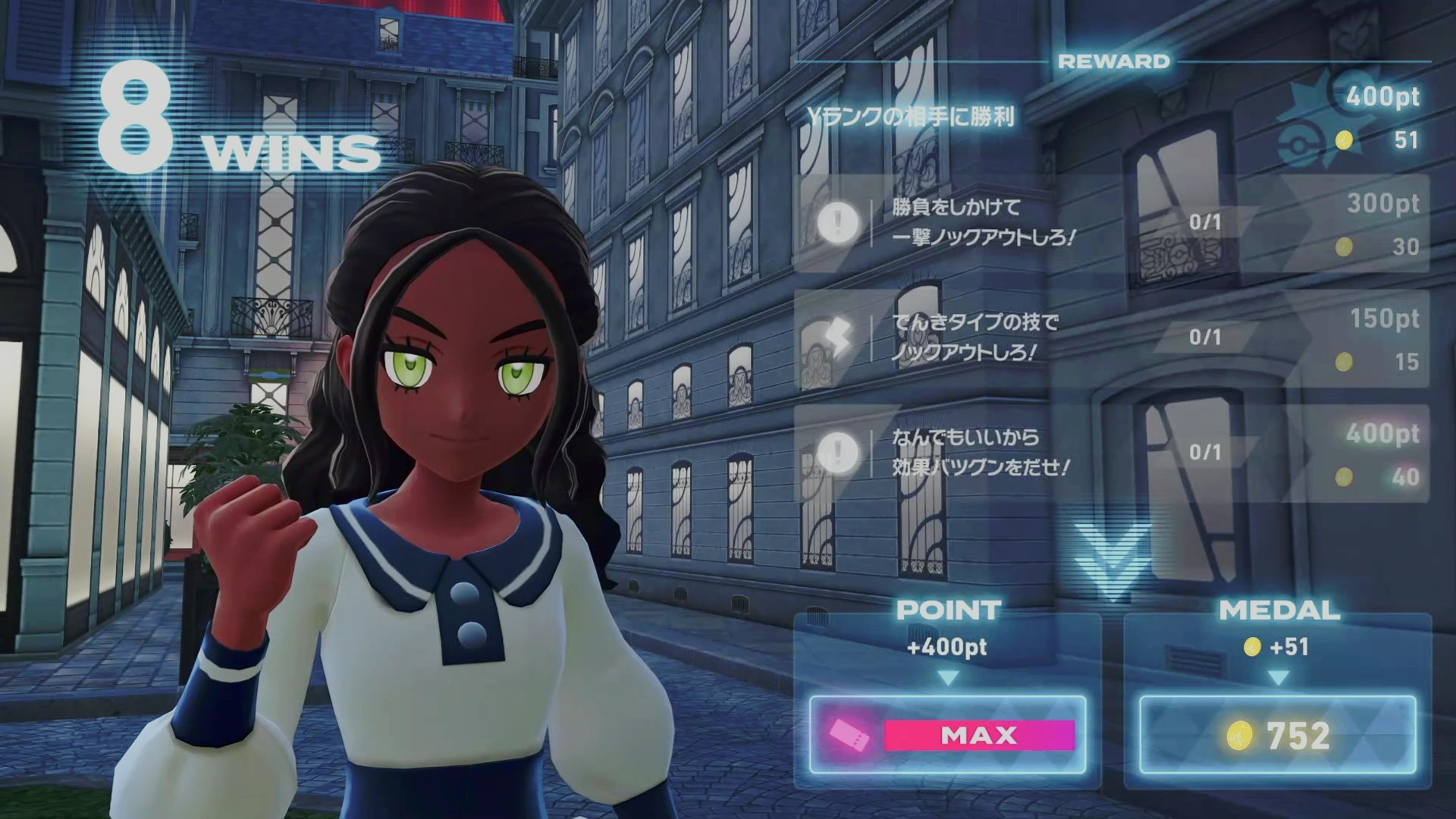Click the ticket point MAX gauge panel
This screenshot has width=1456, height=819.
[x=948, y=735]
